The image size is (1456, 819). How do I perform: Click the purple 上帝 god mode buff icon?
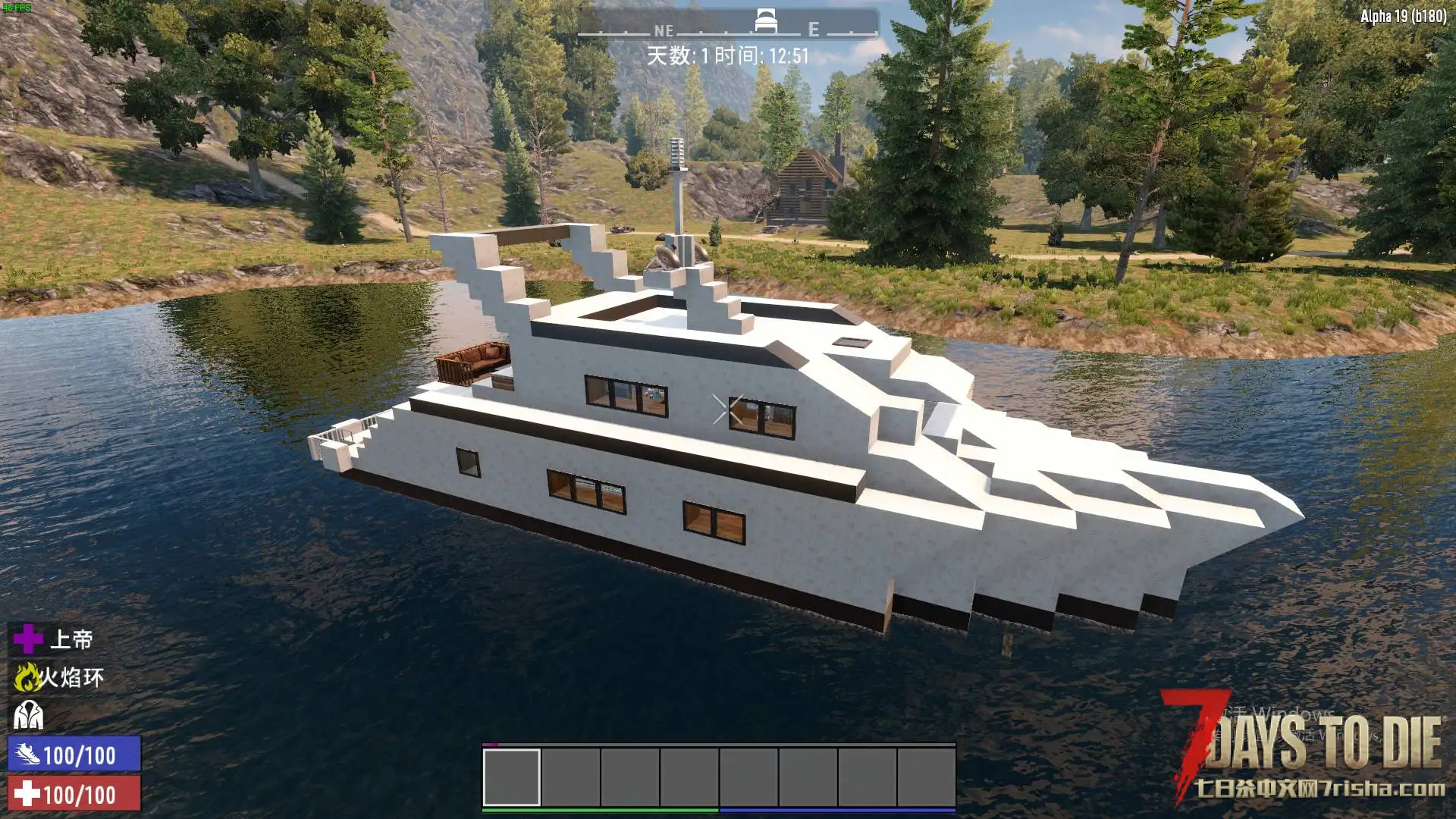click(28, 639)
